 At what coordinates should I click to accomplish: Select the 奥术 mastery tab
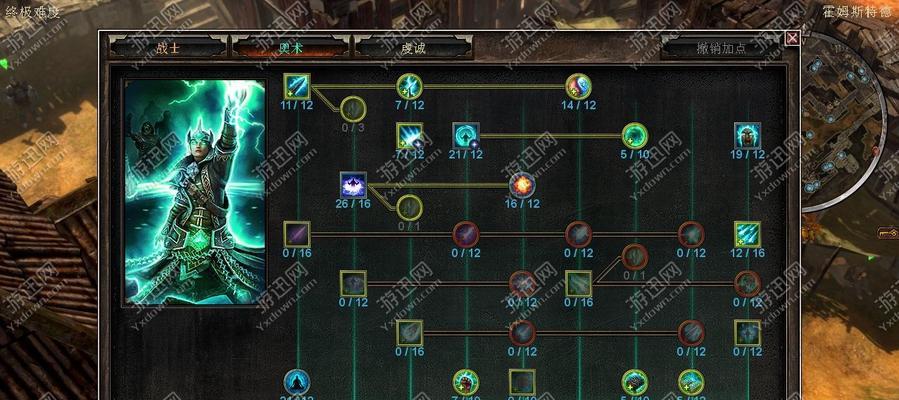coord(290,47)
